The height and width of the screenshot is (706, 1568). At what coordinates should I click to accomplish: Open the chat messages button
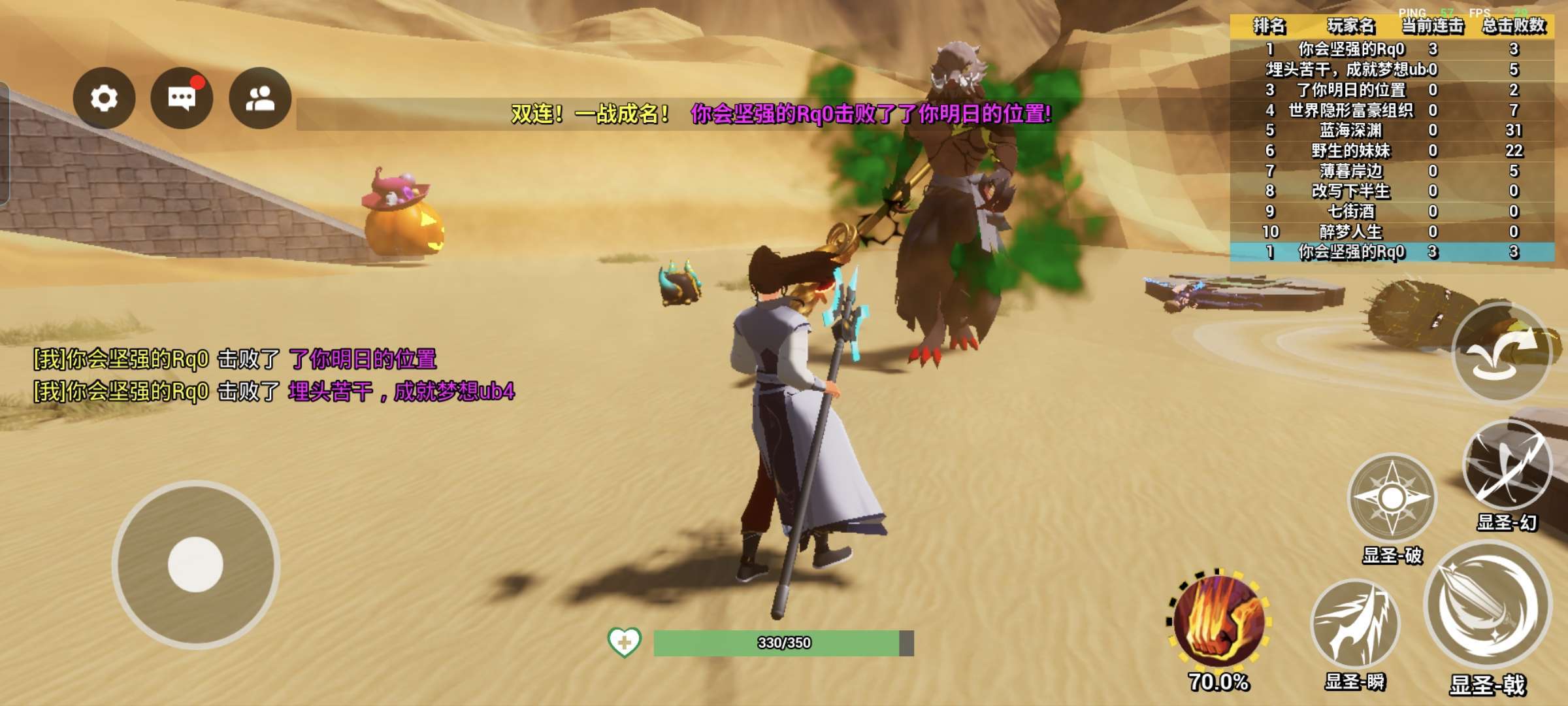pyautogui.click(x=182, y=99)
